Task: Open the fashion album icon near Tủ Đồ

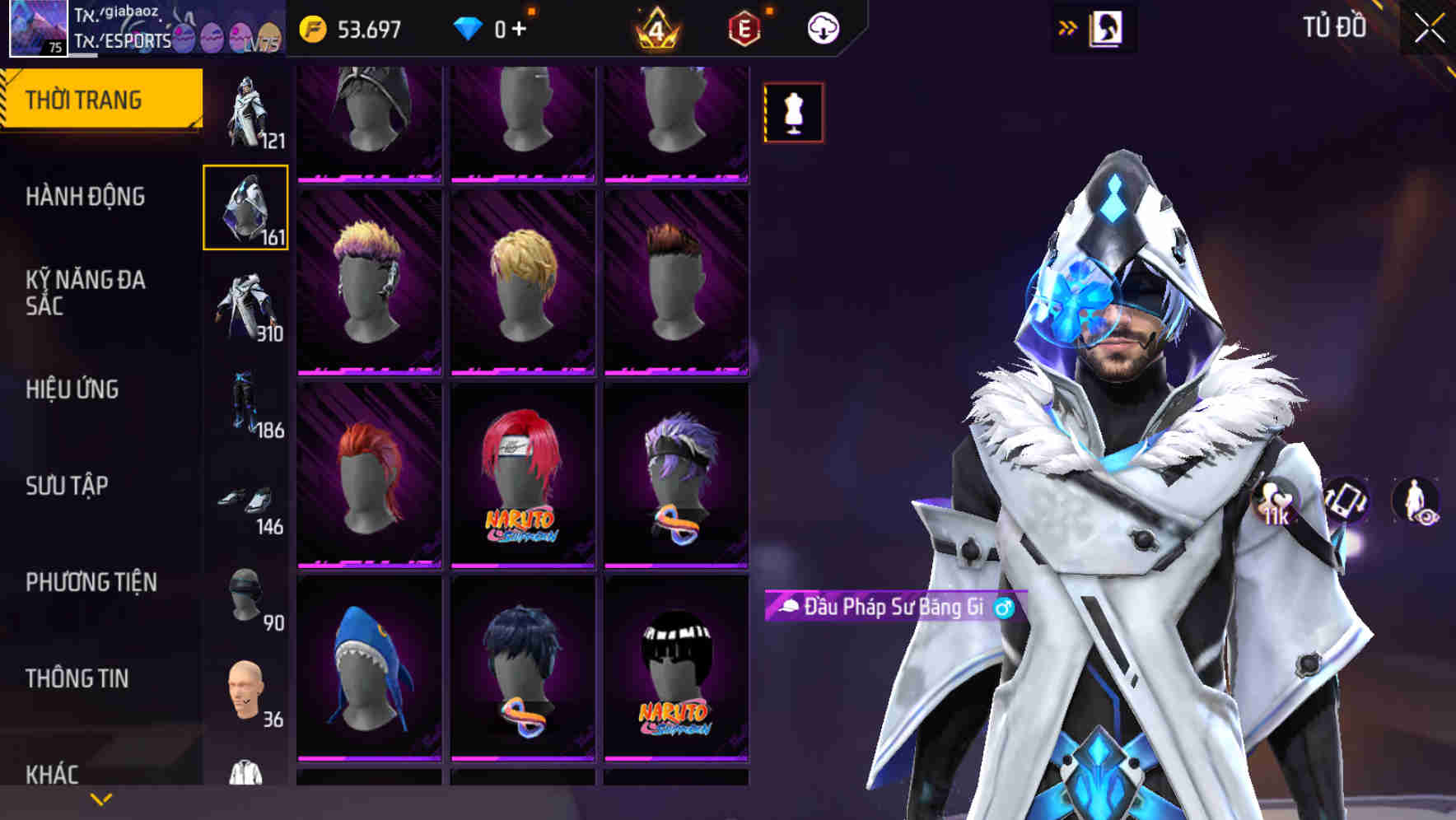Action: click(x=1107, y=27)
